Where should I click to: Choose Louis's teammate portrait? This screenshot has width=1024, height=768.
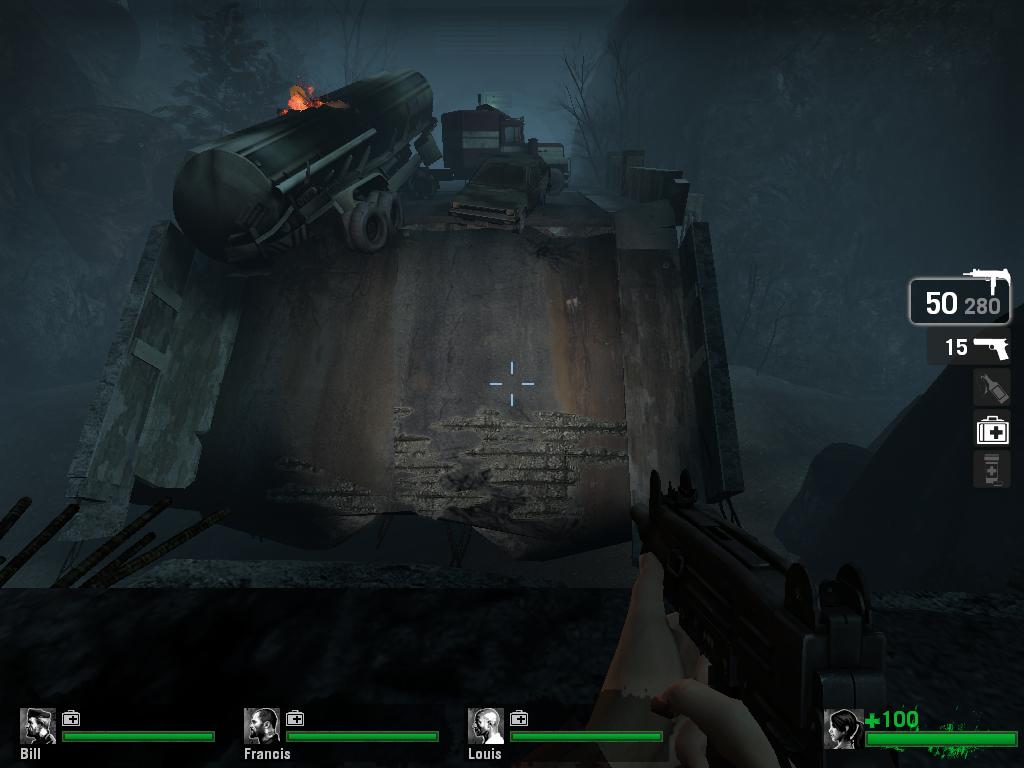pyautogui.click(x=486, y=726)
